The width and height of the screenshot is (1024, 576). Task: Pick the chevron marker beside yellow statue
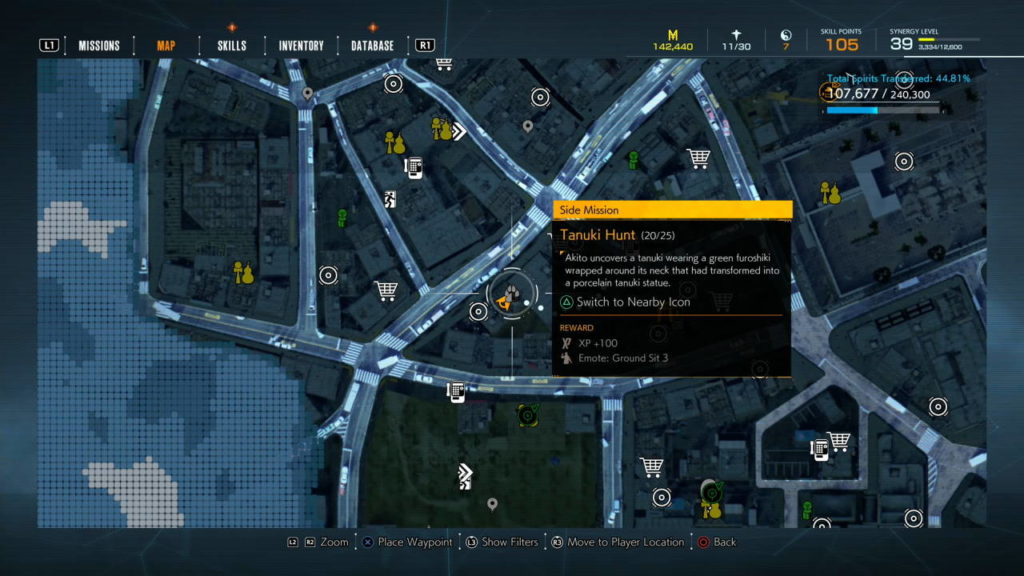pos(459,130)
